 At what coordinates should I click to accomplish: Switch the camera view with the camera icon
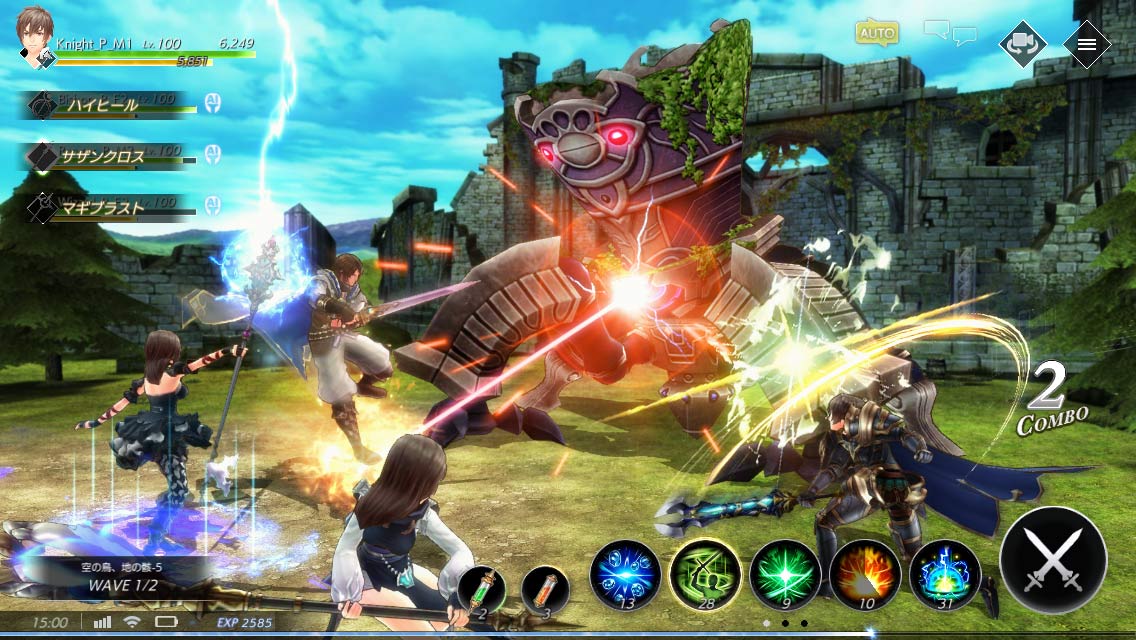(1023, 44)
